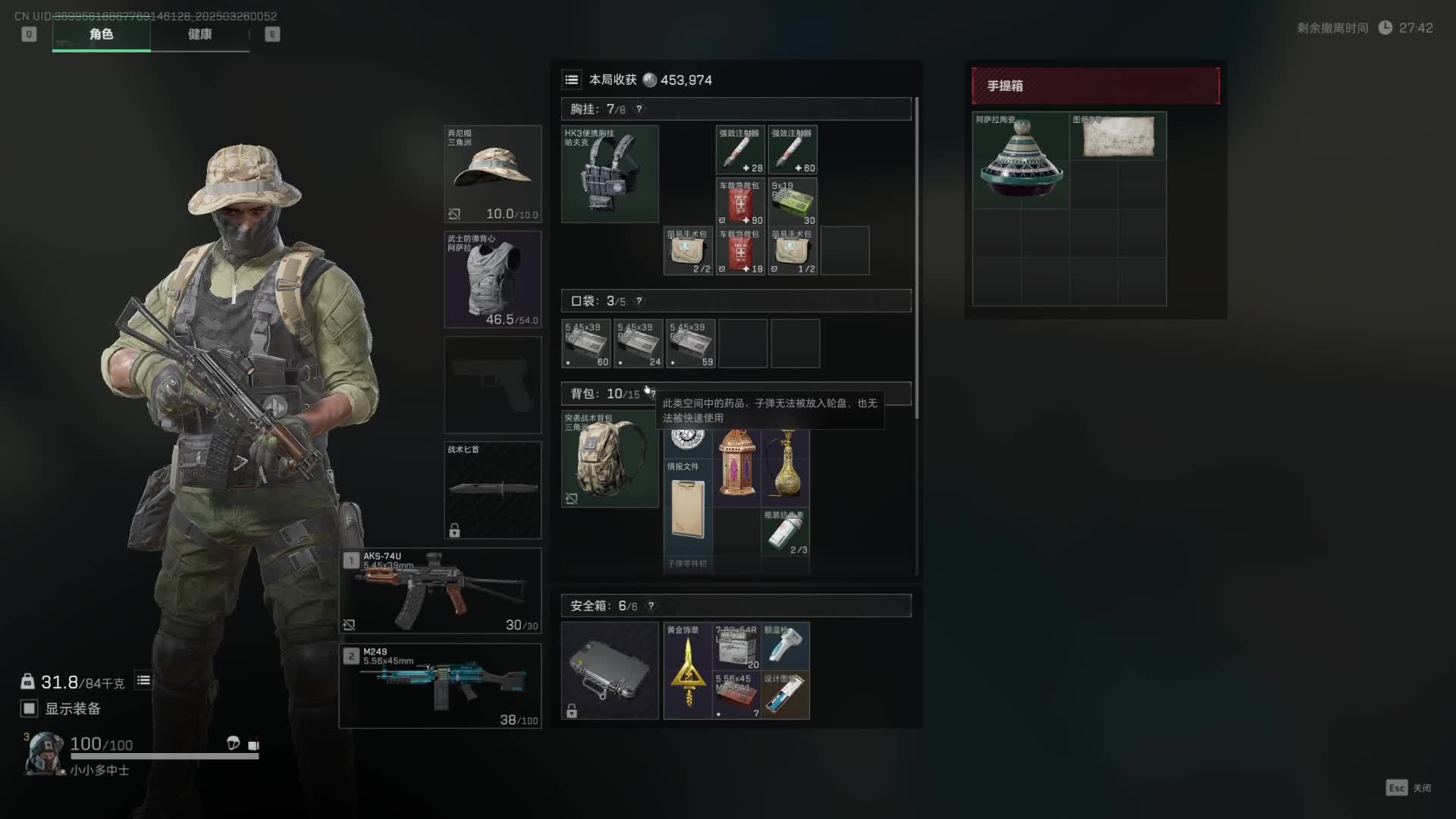This screenshot has width=1456, height=819.
Task: Select the 战术匕首 knife slot
Action: tap(492, 490)
